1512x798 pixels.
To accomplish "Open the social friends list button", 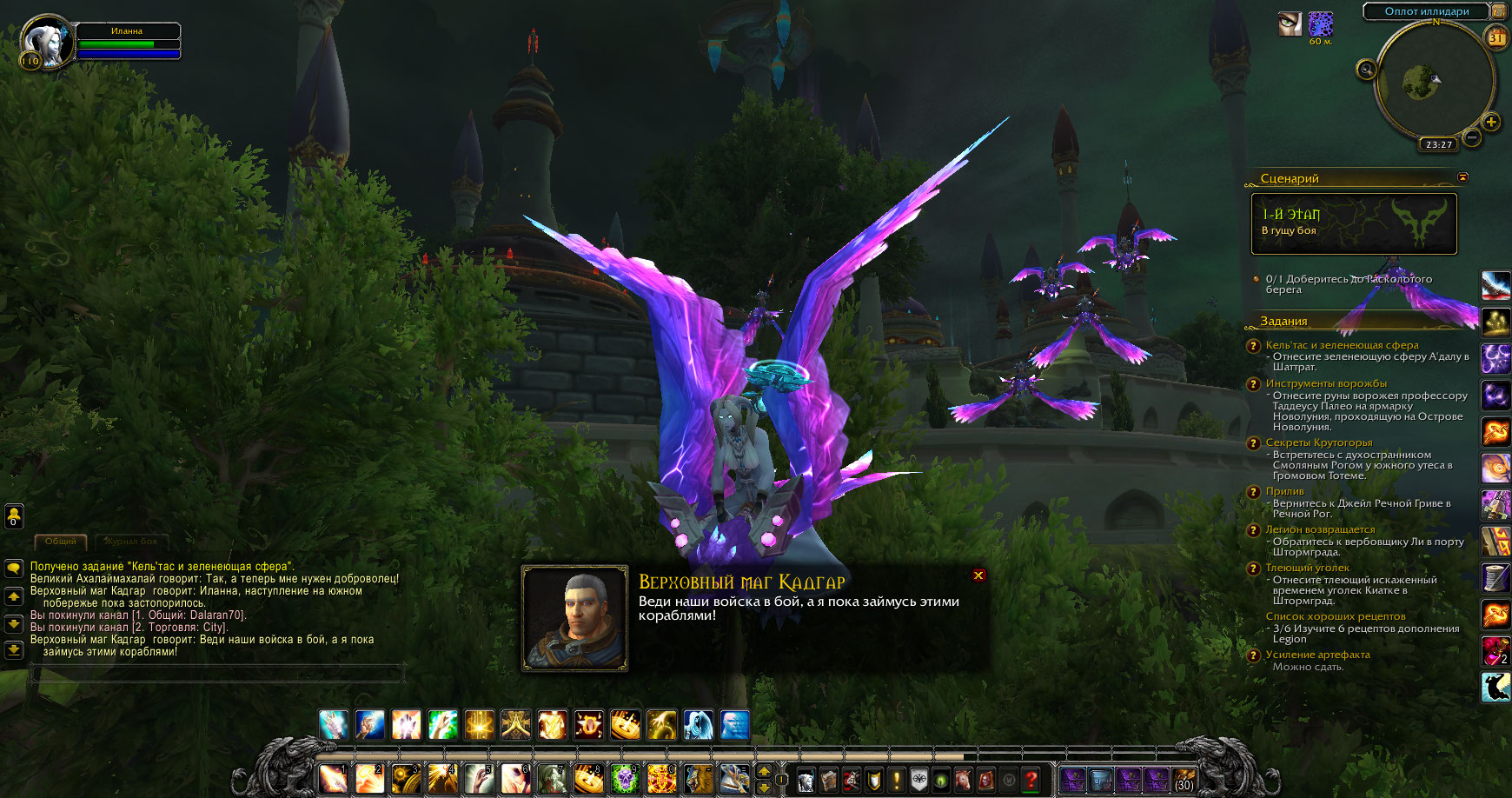I will pyautogui.click(x=14, y=515).
